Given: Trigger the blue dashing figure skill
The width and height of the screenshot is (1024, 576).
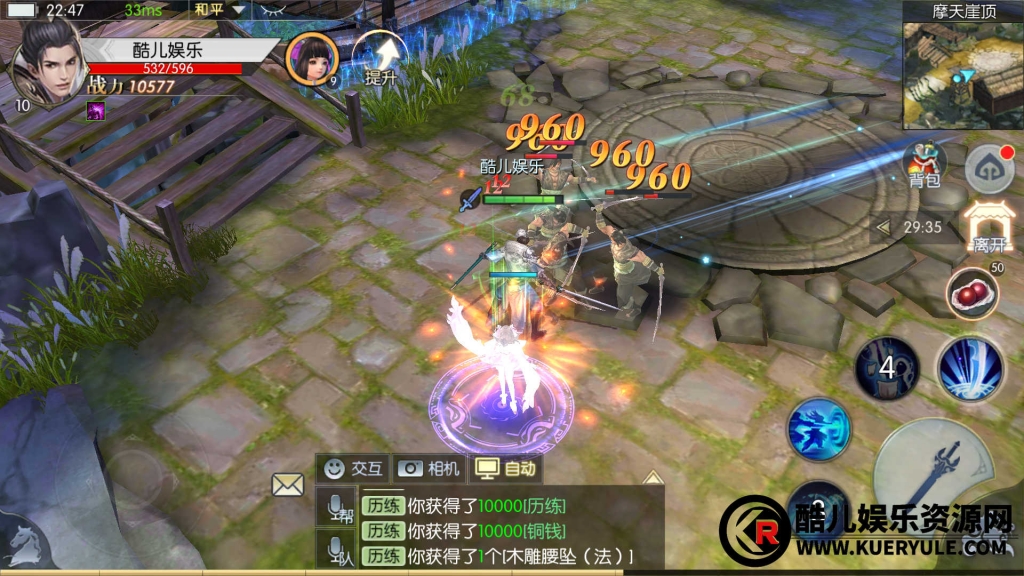Looking at the screenshot, I should [819, 430].
